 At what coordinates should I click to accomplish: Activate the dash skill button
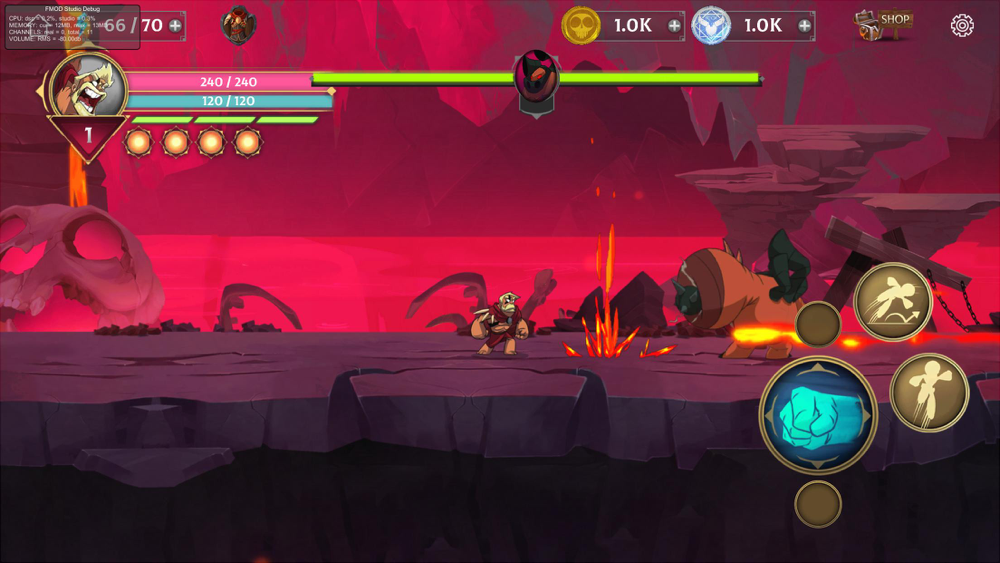point(929,392)
